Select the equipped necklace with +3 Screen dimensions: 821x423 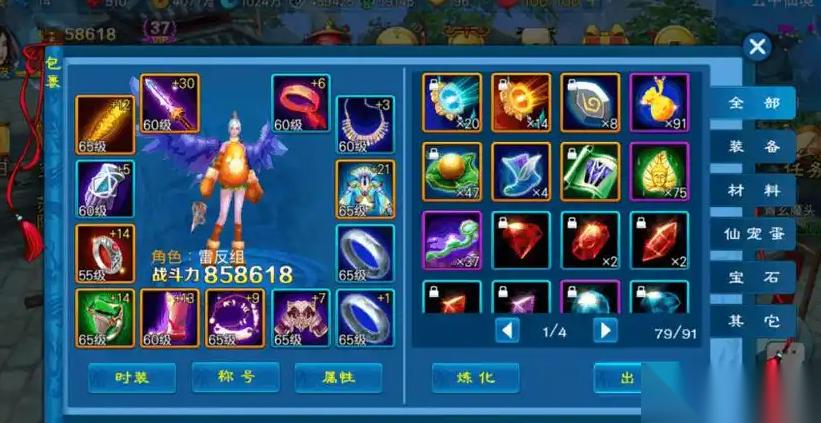click(365, 125)
